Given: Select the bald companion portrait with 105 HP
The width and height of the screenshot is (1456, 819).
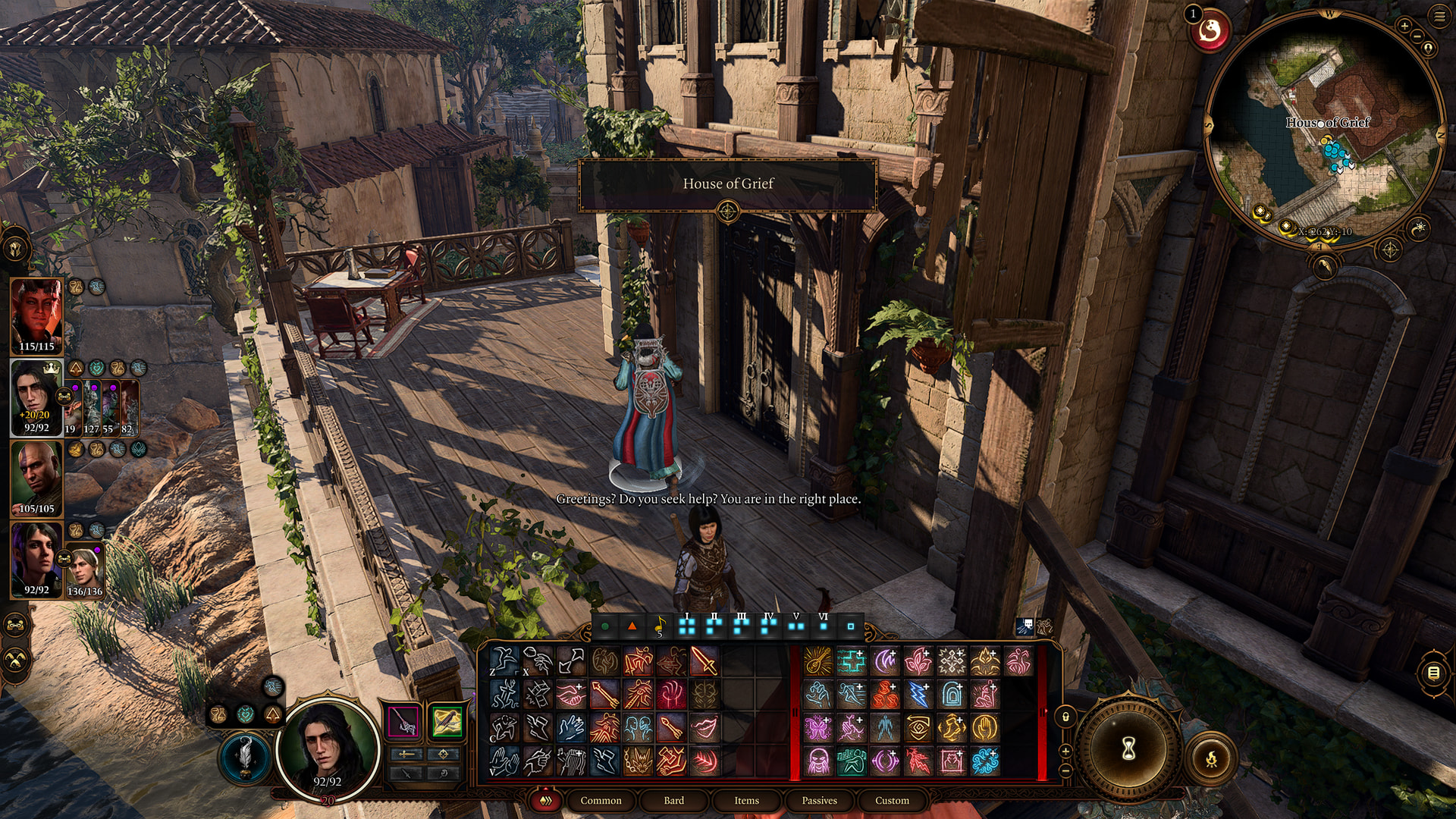Looking at the screenshot, I should tap(36, 478).
